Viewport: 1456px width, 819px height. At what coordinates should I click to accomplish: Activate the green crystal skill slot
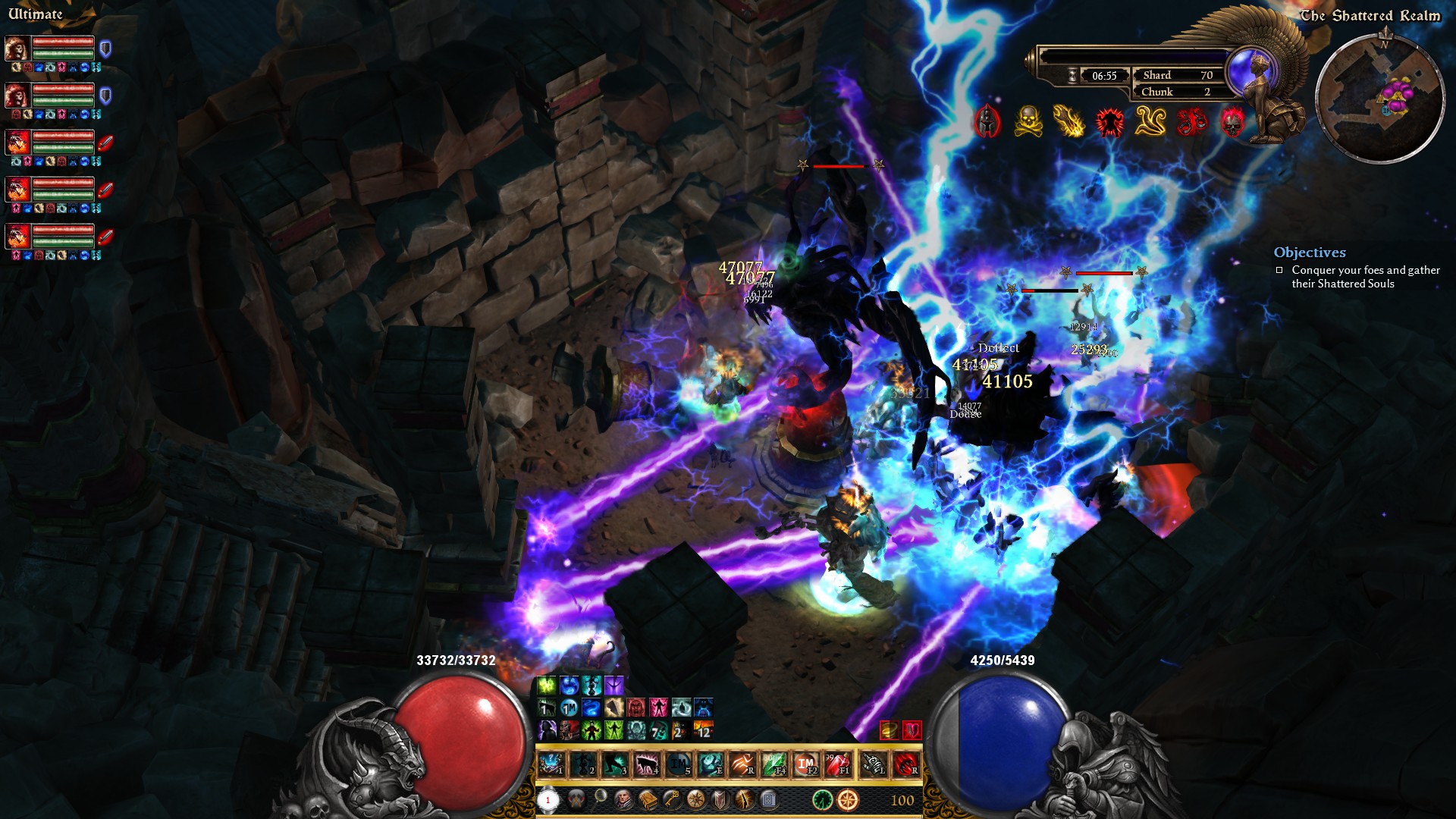773,764
